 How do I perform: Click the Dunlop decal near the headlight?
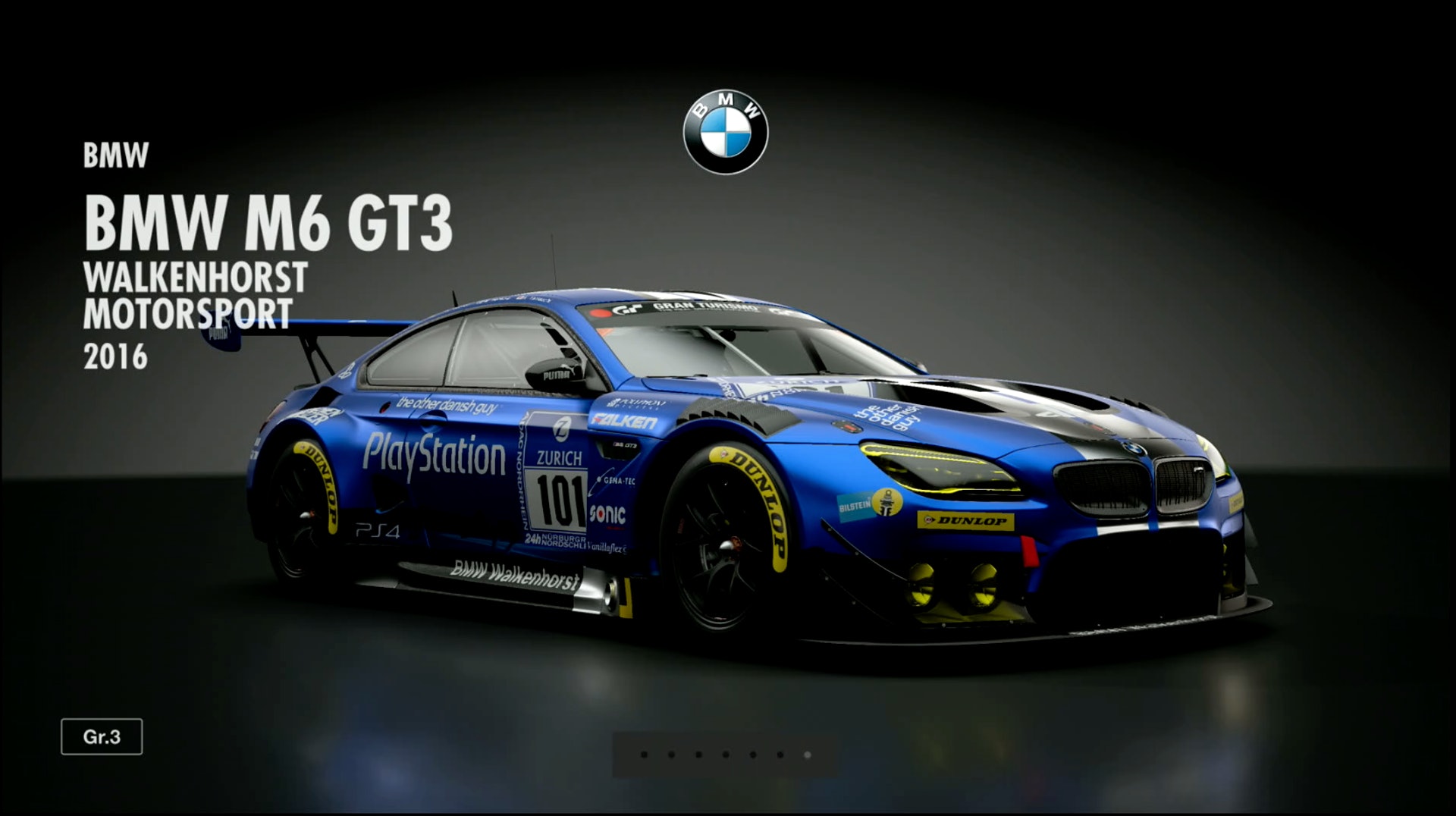pos(965,522)
